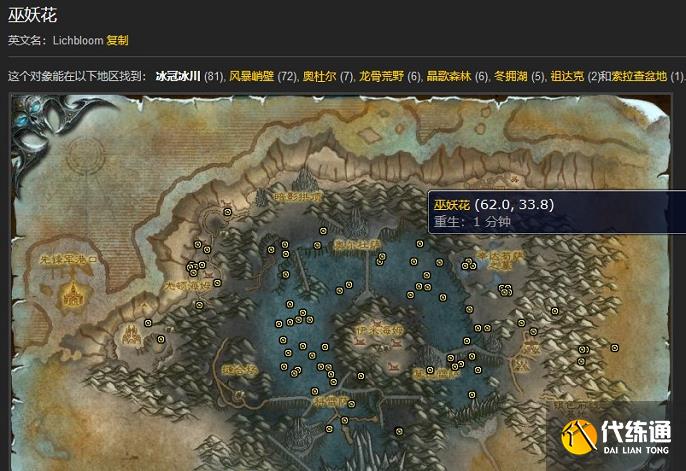Choose the 冬拥湖 zone
The height and width of the screenshot is (471, 686).
click(511, 76)
